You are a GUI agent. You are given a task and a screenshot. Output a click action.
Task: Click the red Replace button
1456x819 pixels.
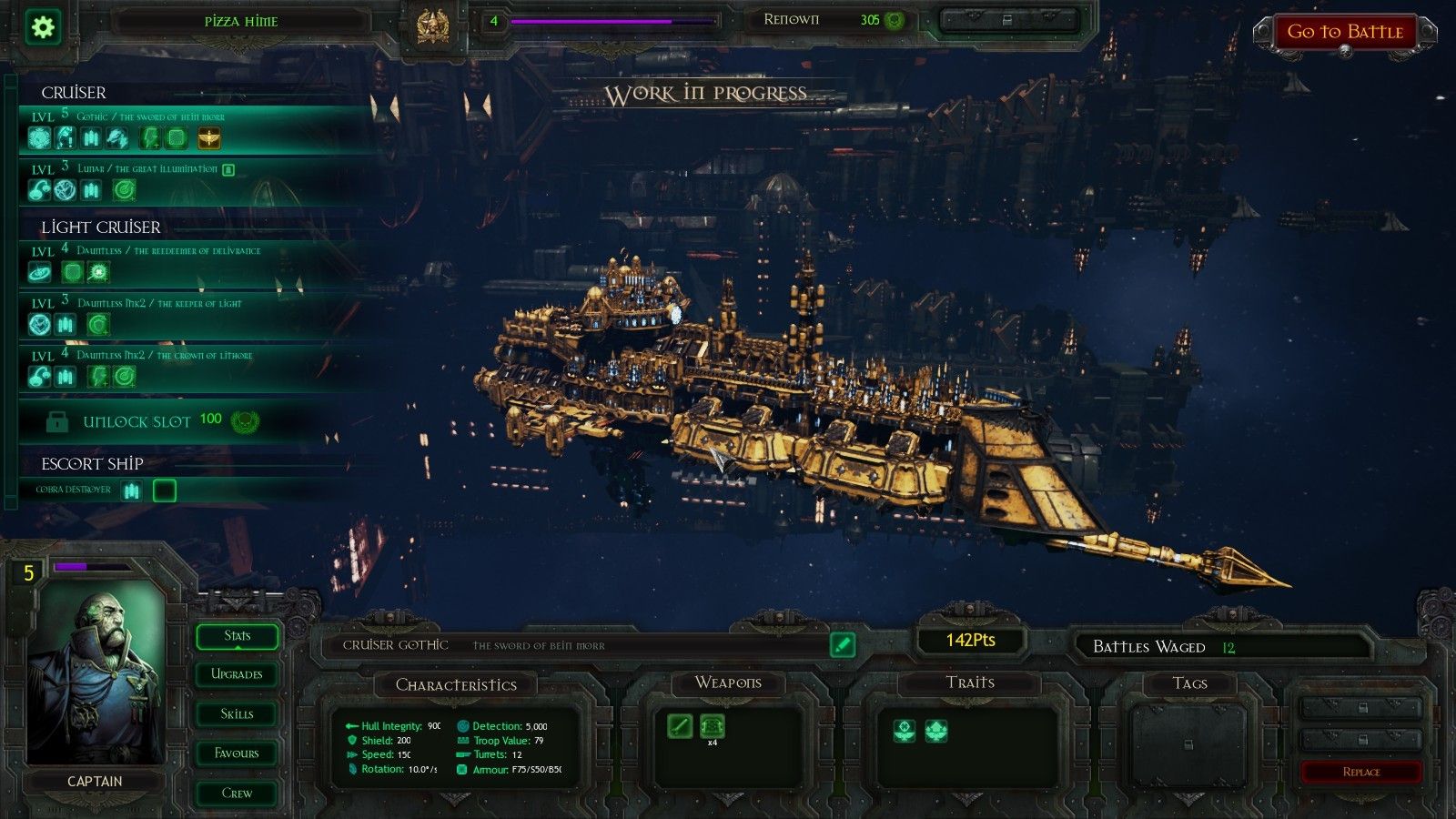coord(1360,772)
